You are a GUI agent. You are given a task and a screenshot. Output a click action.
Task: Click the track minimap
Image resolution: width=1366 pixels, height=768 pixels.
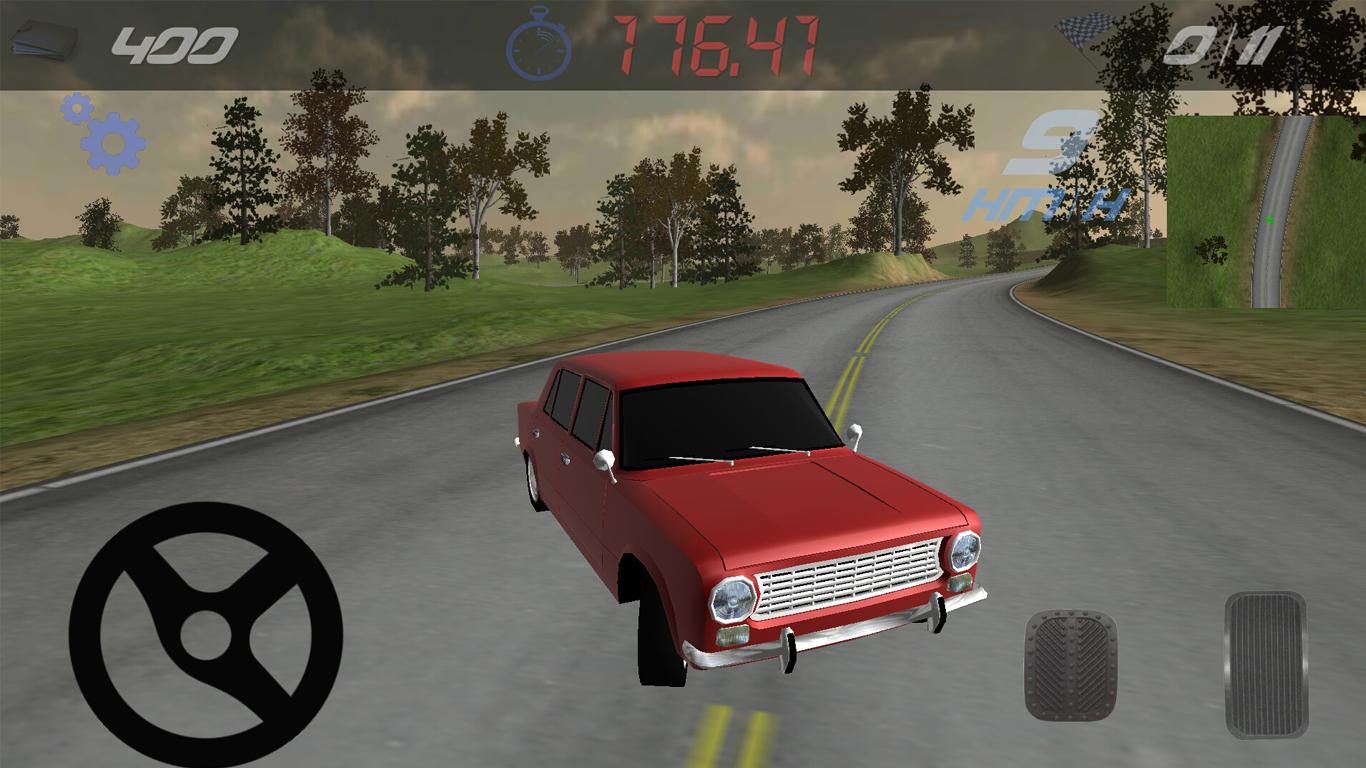click(x=1266, y=212)
